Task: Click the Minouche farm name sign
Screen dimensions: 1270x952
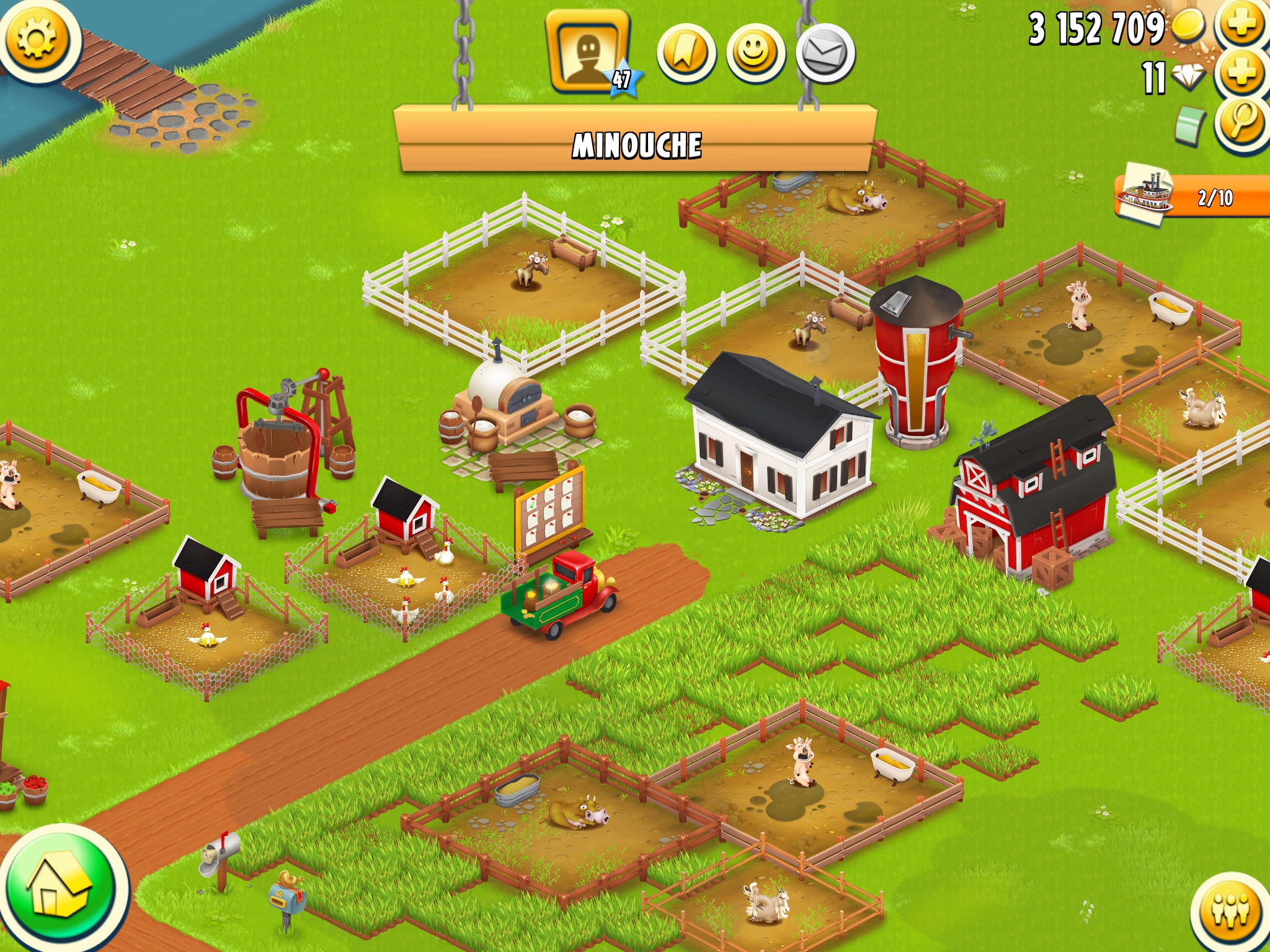Action: [x=636, y=144]
